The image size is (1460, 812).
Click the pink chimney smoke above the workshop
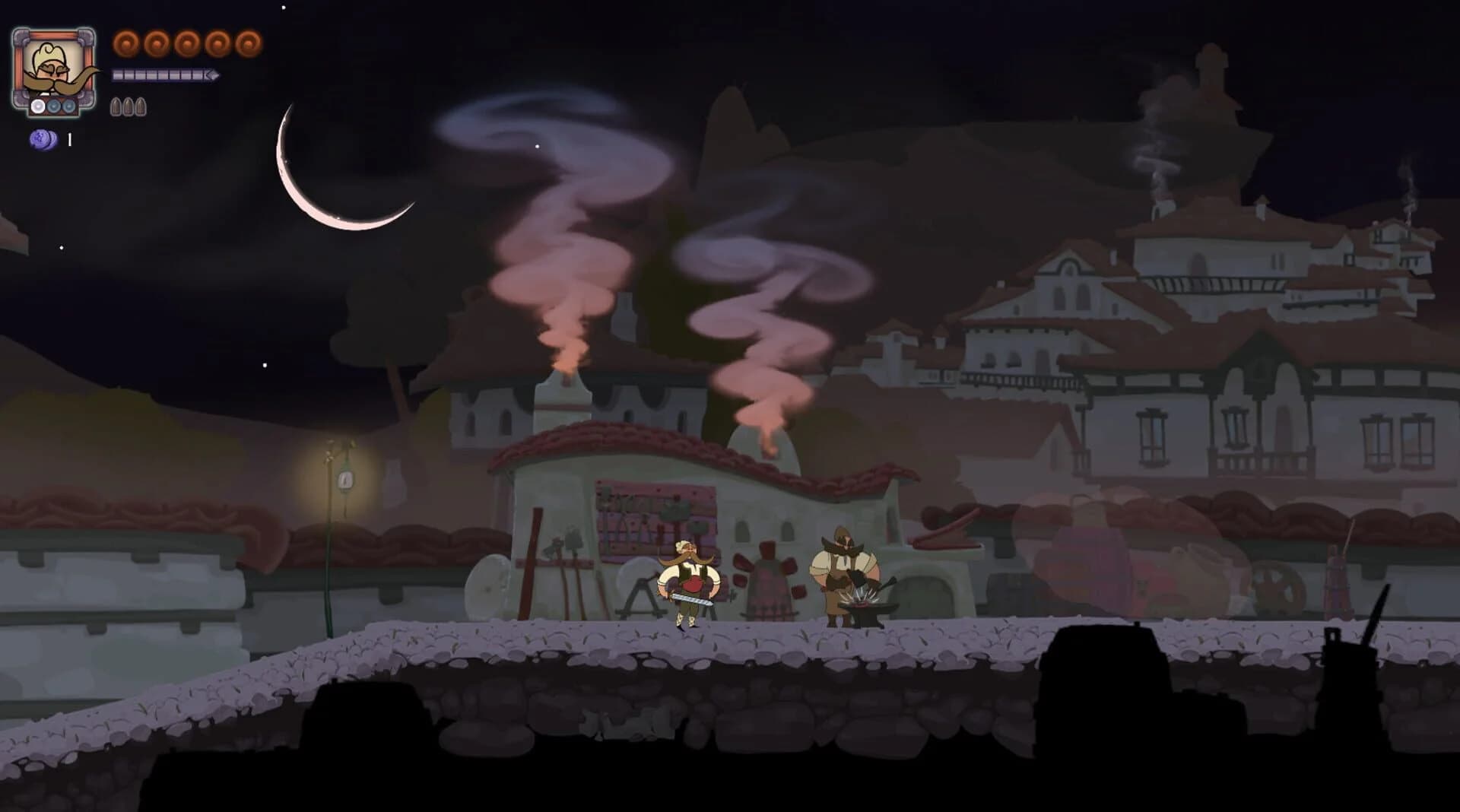coord(563,342)
